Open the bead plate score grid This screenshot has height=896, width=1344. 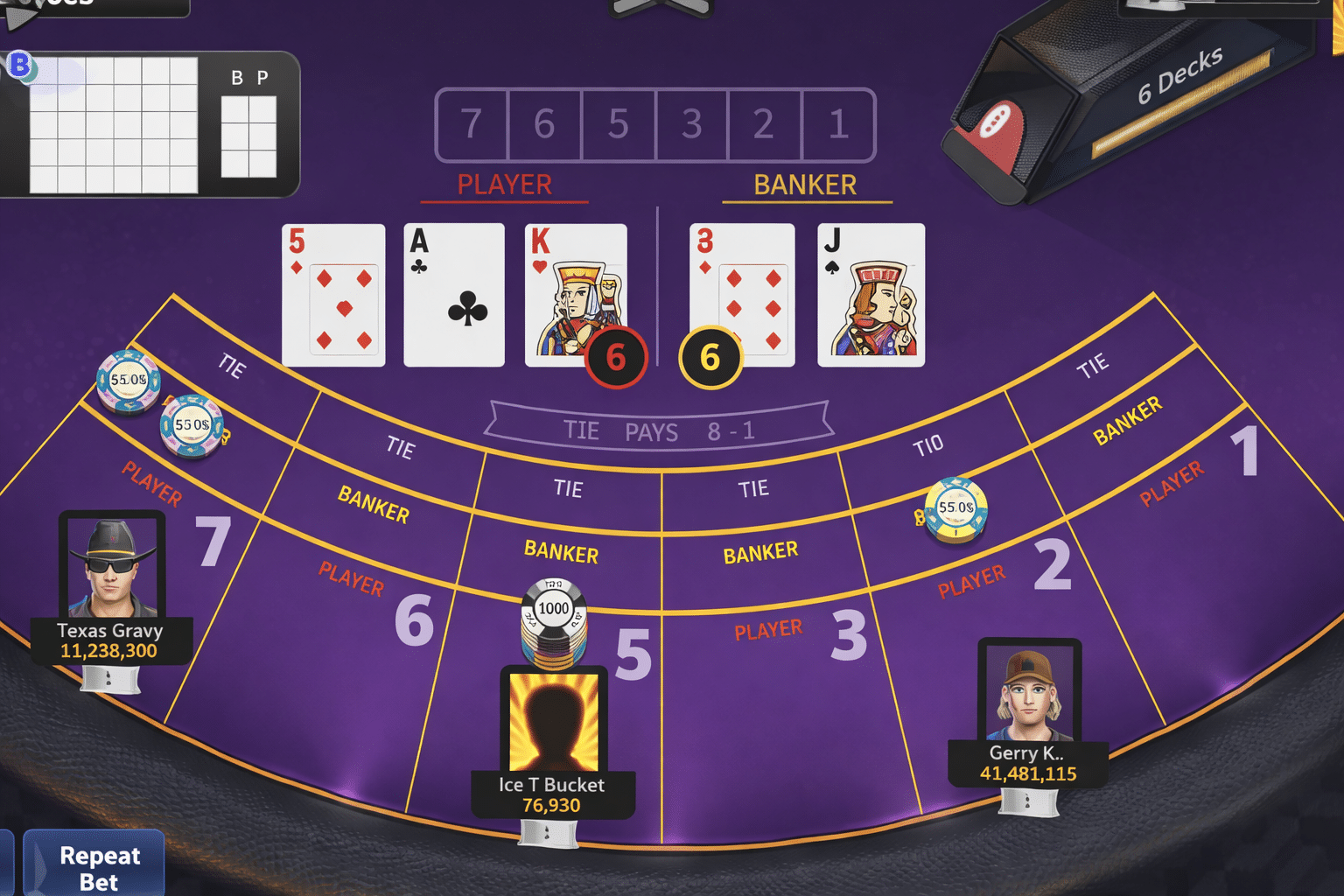click(114, 122)
